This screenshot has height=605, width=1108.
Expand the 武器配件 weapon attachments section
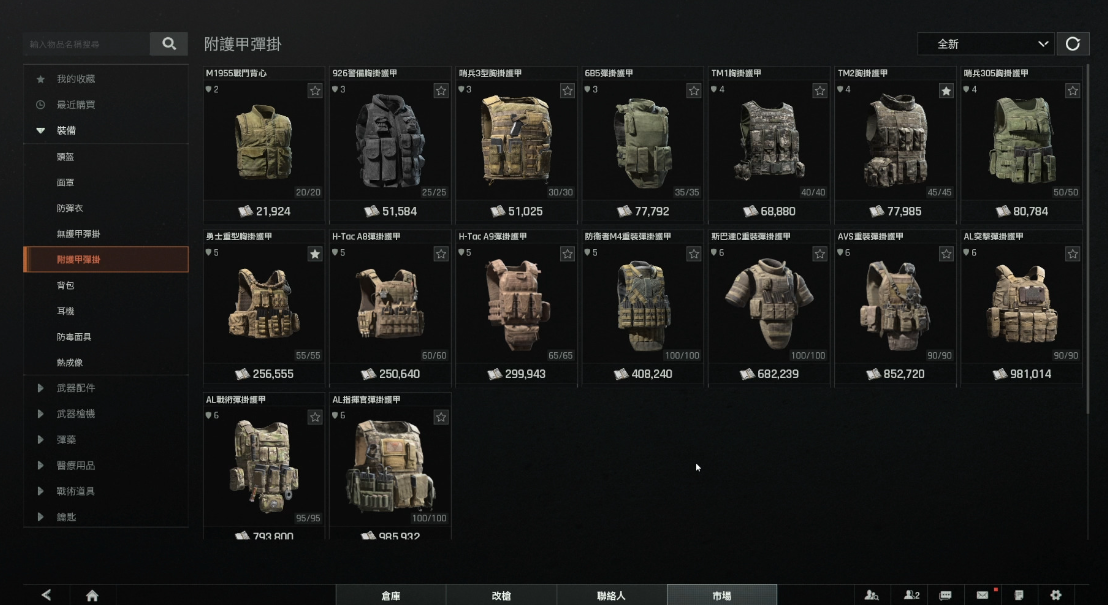point(76,388)
